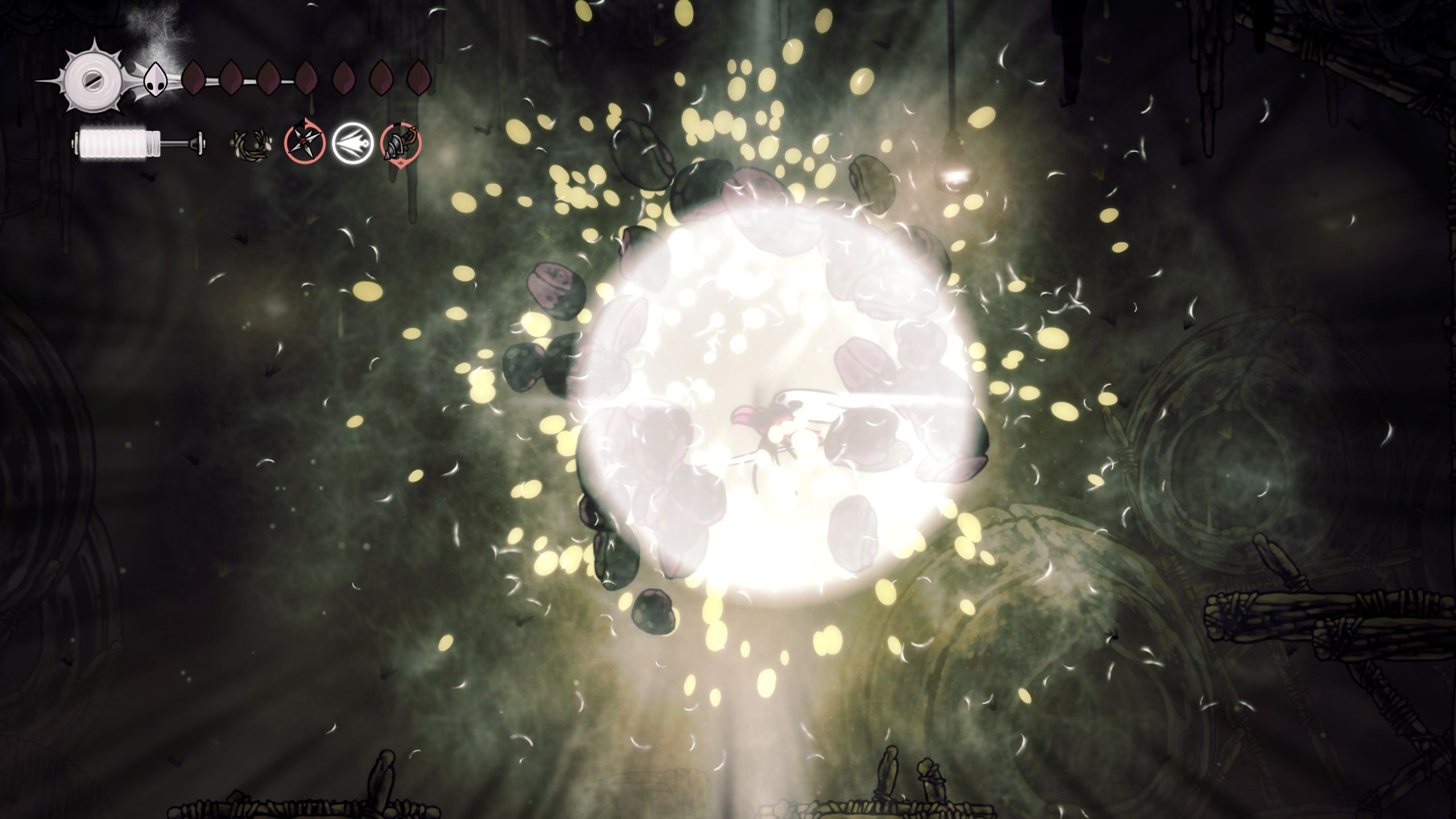
Task: Click the spiked silk spool crest emblem
Action: [x=92, y=80]
